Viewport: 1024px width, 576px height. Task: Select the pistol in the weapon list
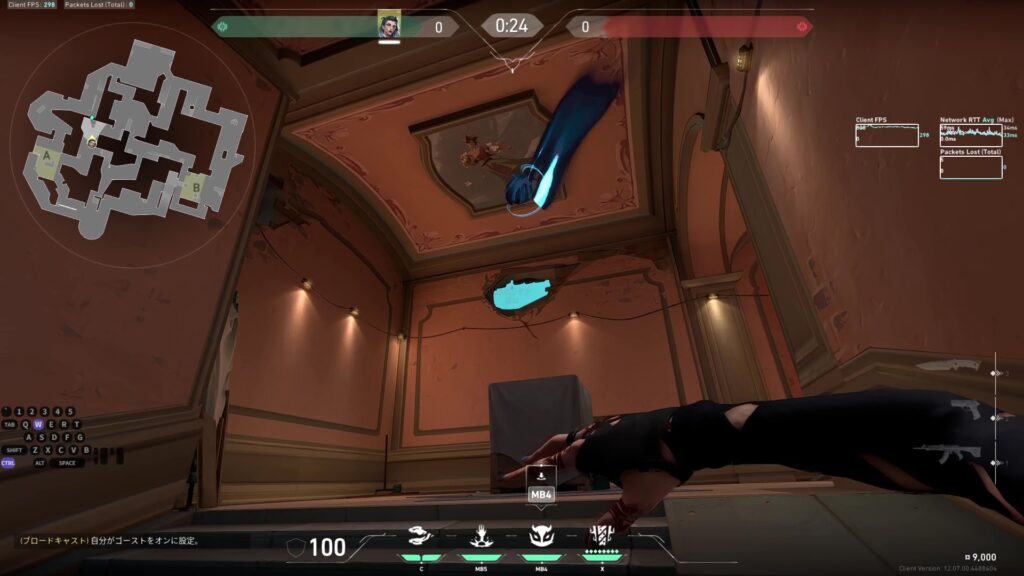(x=966, y=410)
